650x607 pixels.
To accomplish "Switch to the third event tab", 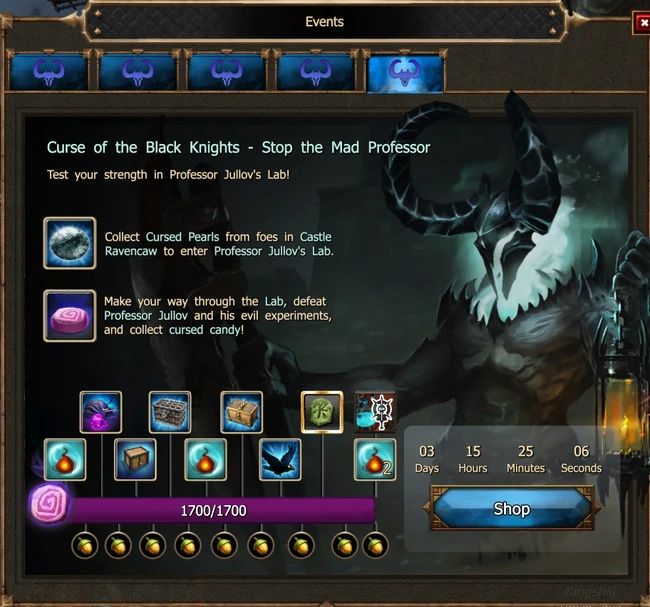I will point(227,72).
